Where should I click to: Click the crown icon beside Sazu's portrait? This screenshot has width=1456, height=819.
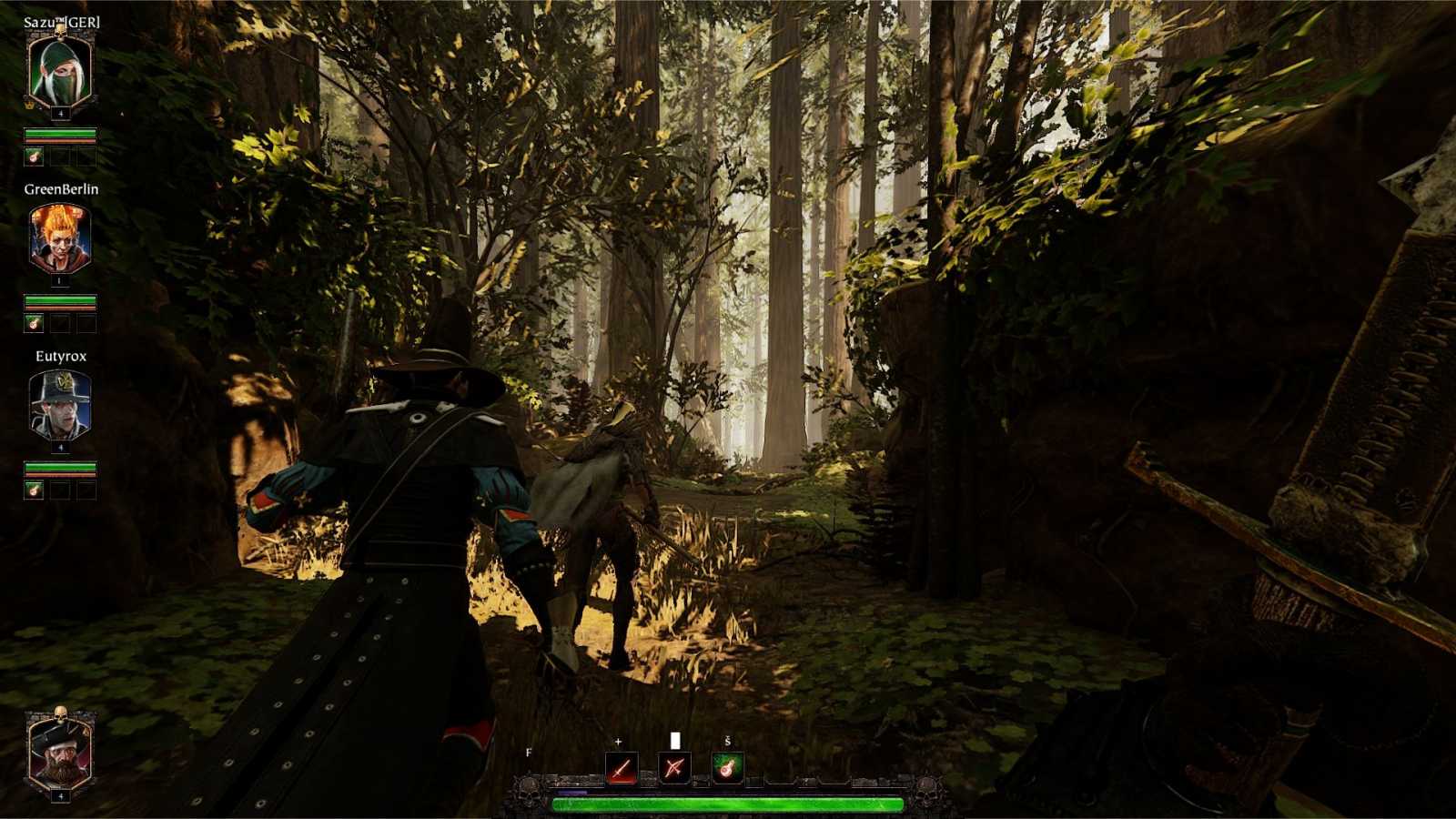[29, 106]
